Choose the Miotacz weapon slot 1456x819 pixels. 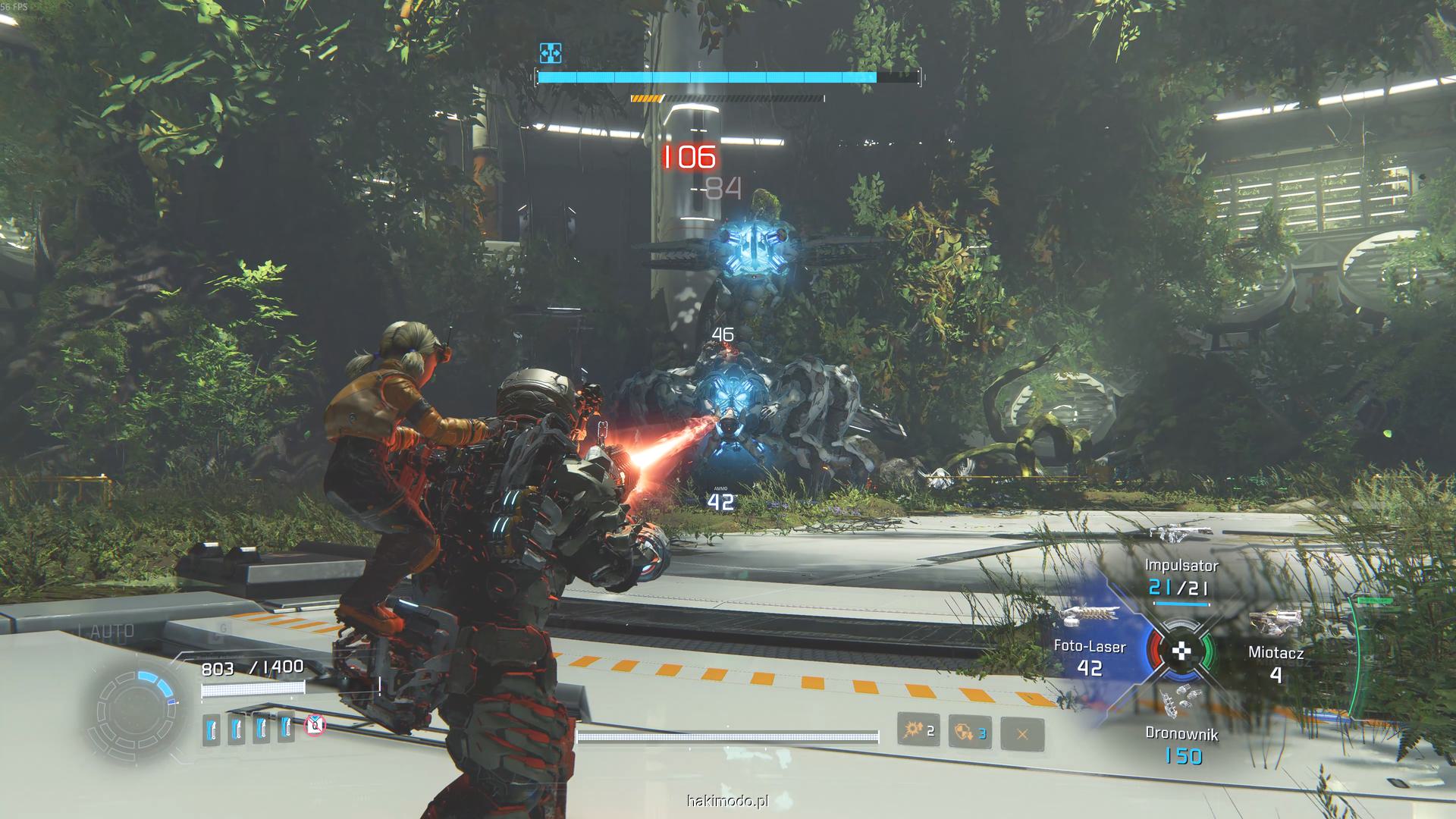[x=1276, y=662]
